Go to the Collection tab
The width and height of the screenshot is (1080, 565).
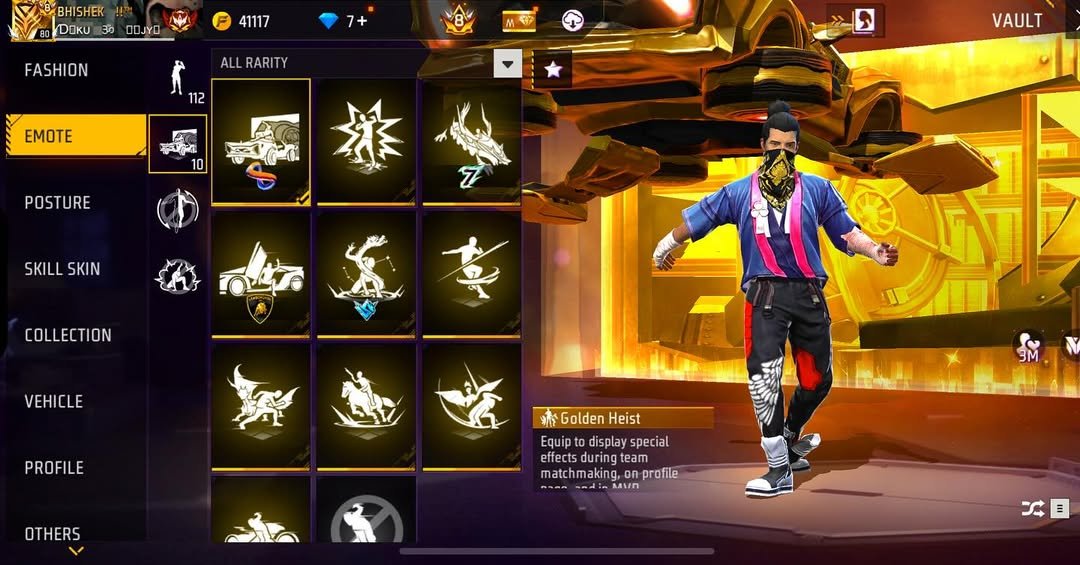68,335
